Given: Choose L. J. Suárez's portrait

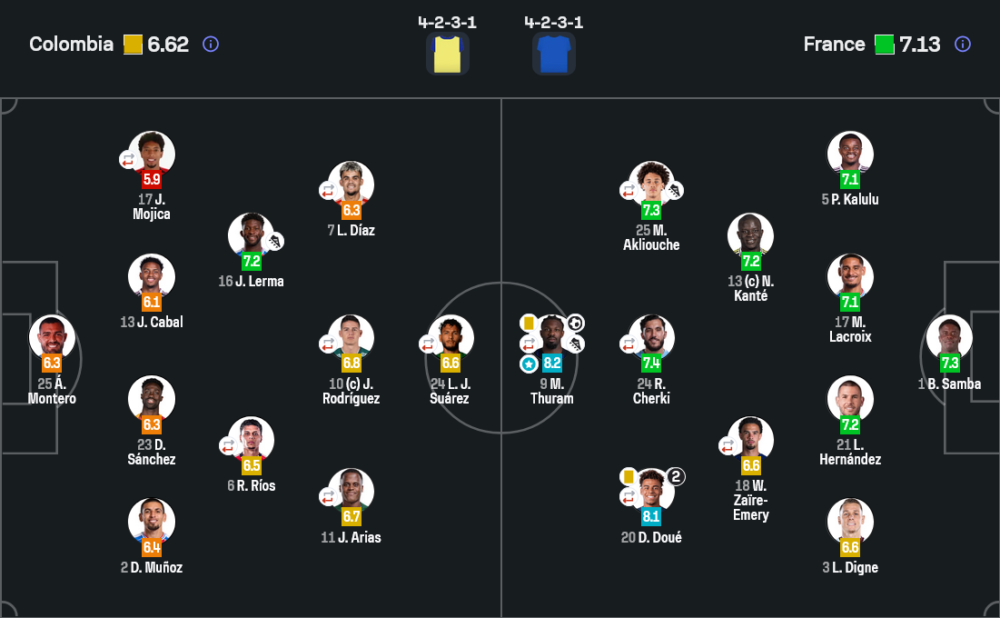Looking at the screenshot, I should 451,338.
